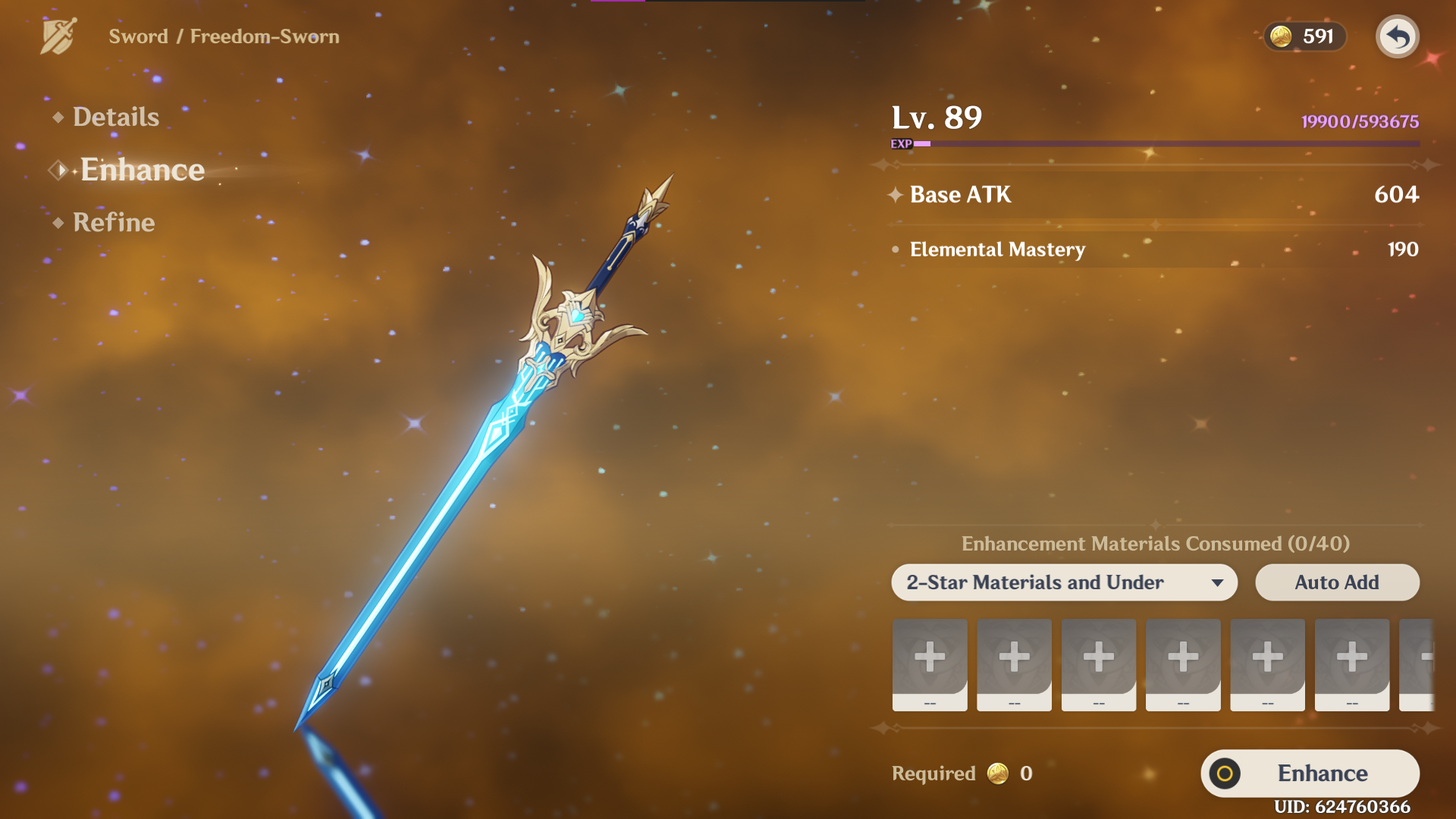Return to inventory via the back arrow icon
This screenshot has height=819, width=1456.
click(x=1398, y=36)
